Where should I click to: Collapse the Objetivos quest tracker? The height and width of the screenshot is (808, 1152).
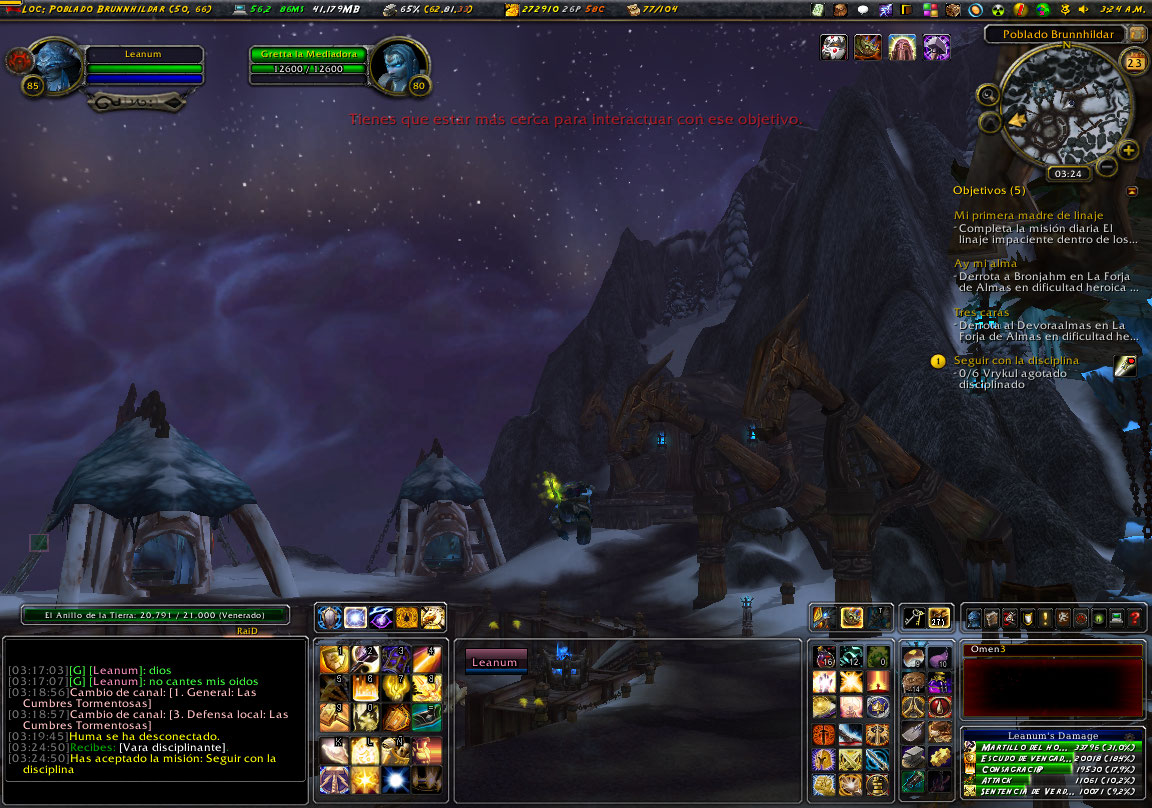1132,190
